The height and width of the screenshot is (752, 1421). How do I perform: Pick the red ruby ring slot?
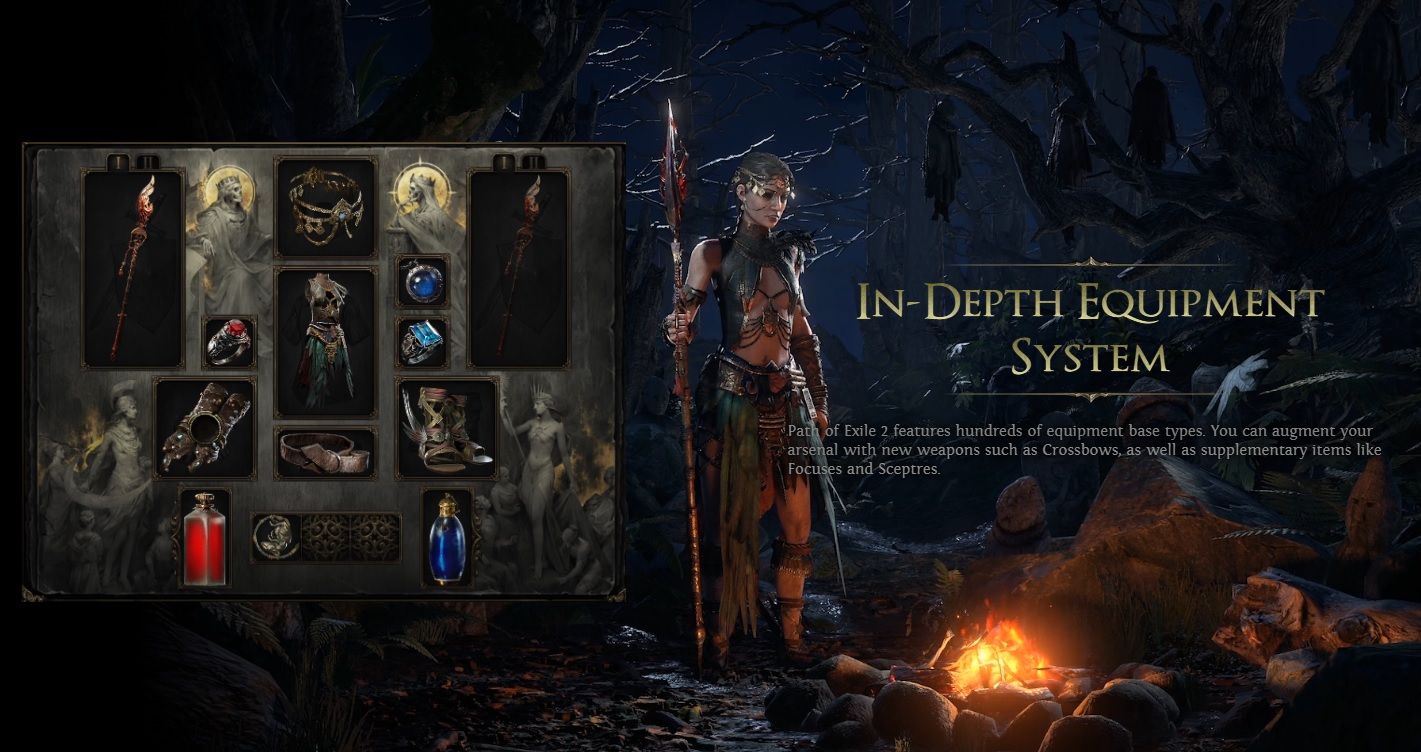pyautogui.click(x=229, y=343)
